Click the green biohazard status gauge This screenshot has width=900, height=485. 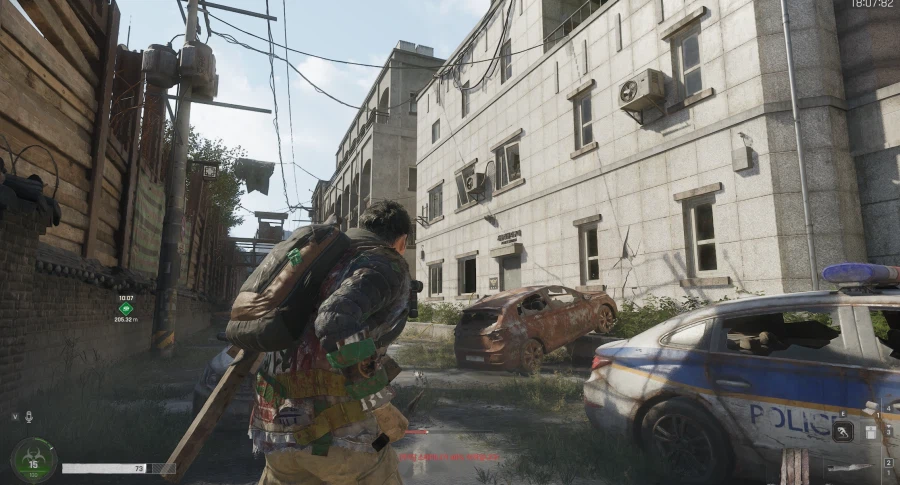tap(34, 460)
